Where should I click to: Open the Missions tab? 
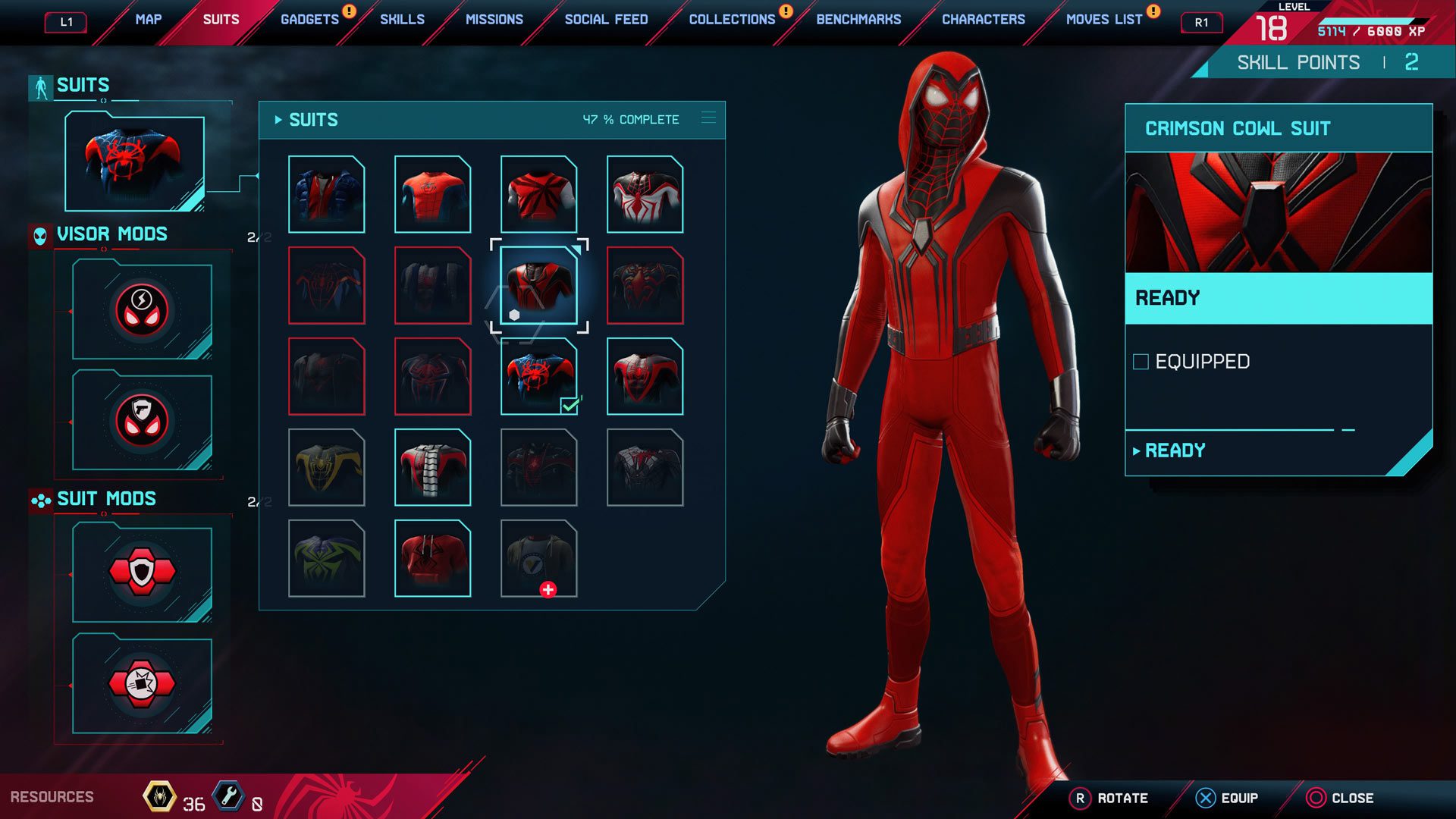(494, 20)
